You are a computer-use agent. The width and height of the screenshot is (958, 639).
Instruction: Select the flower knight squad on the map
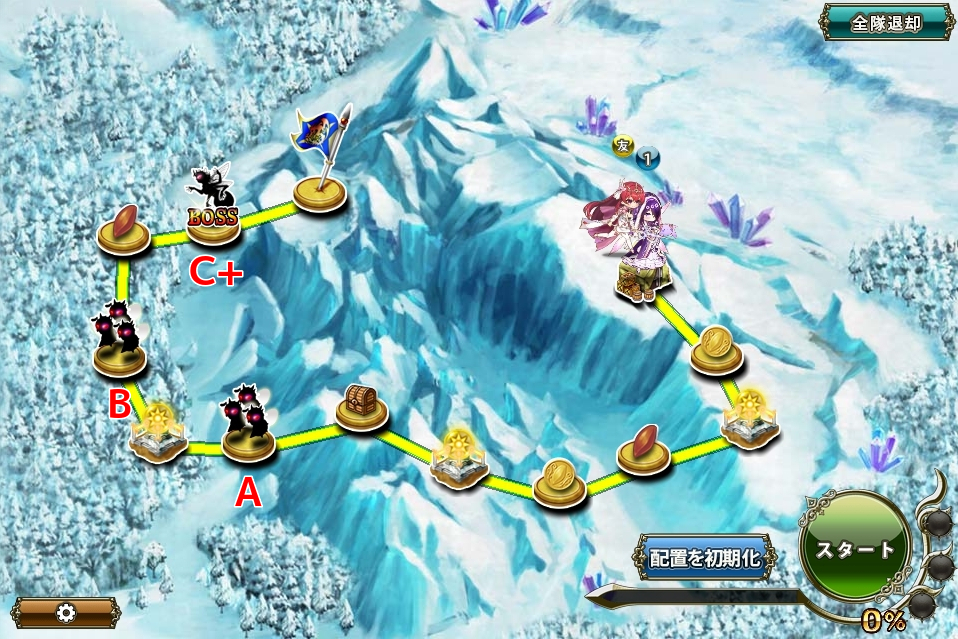[x=632, y=240]
